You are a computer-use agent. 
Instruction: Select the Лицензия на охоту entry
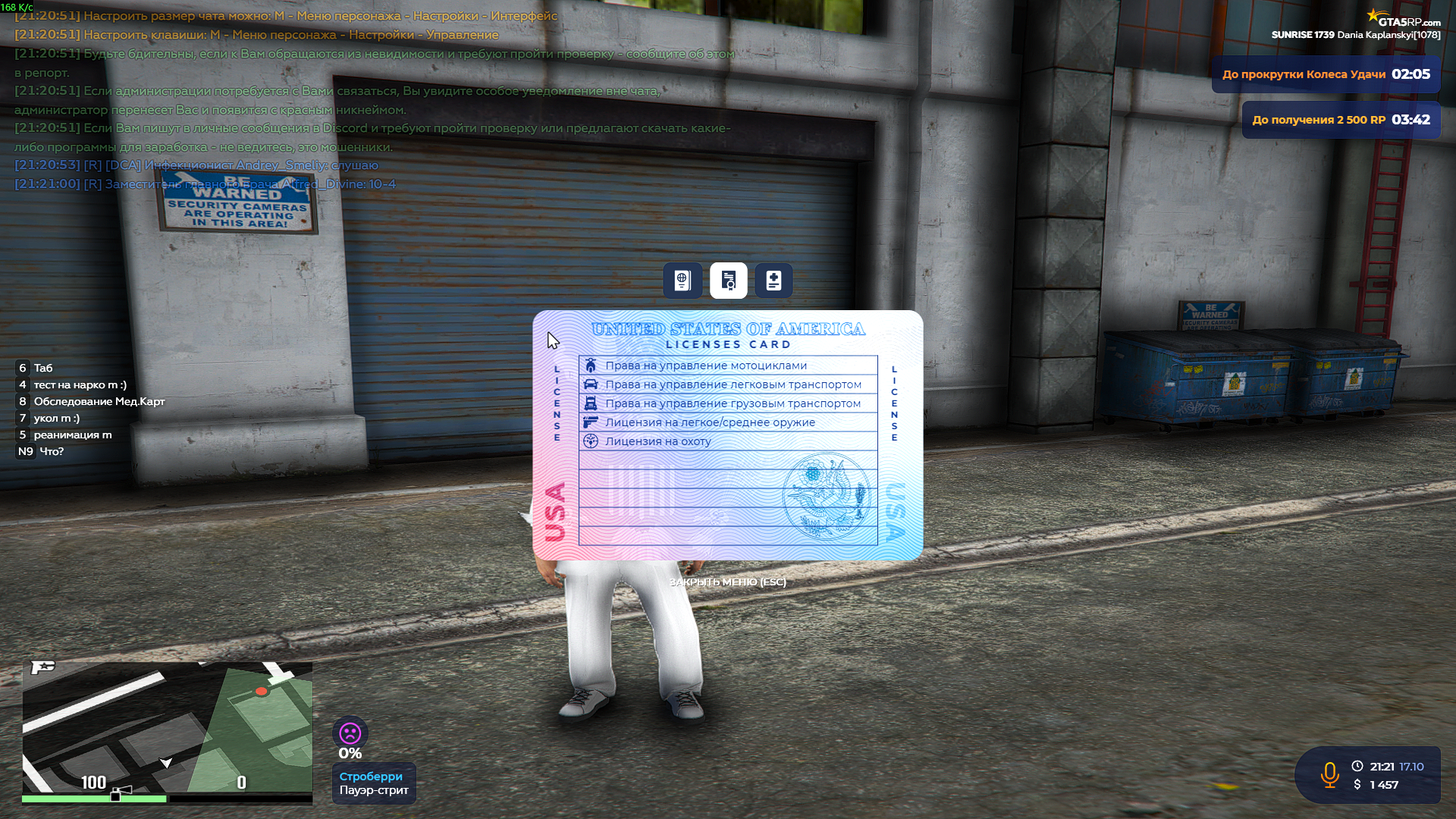660,441
